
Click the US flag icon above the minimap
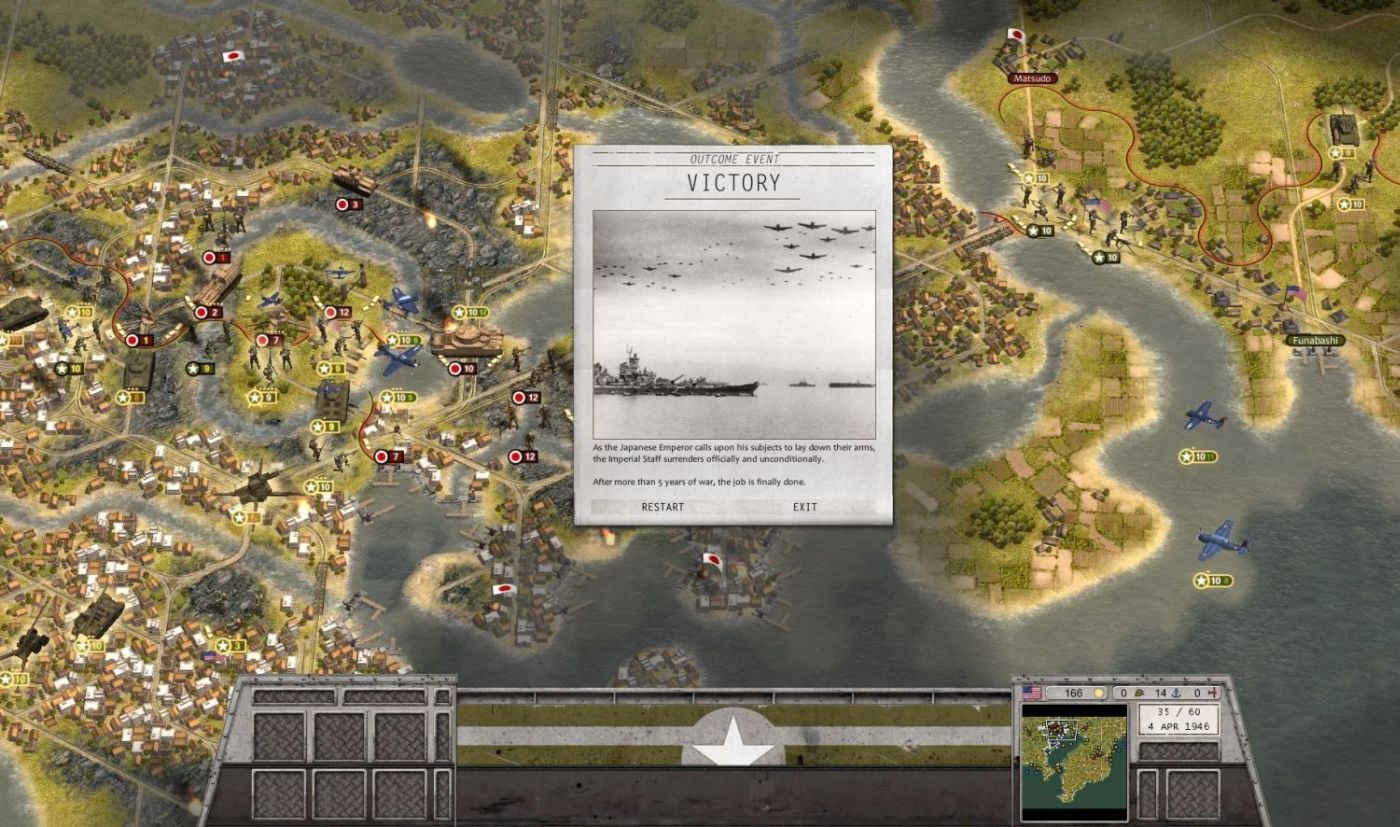tap(1031, 691)
